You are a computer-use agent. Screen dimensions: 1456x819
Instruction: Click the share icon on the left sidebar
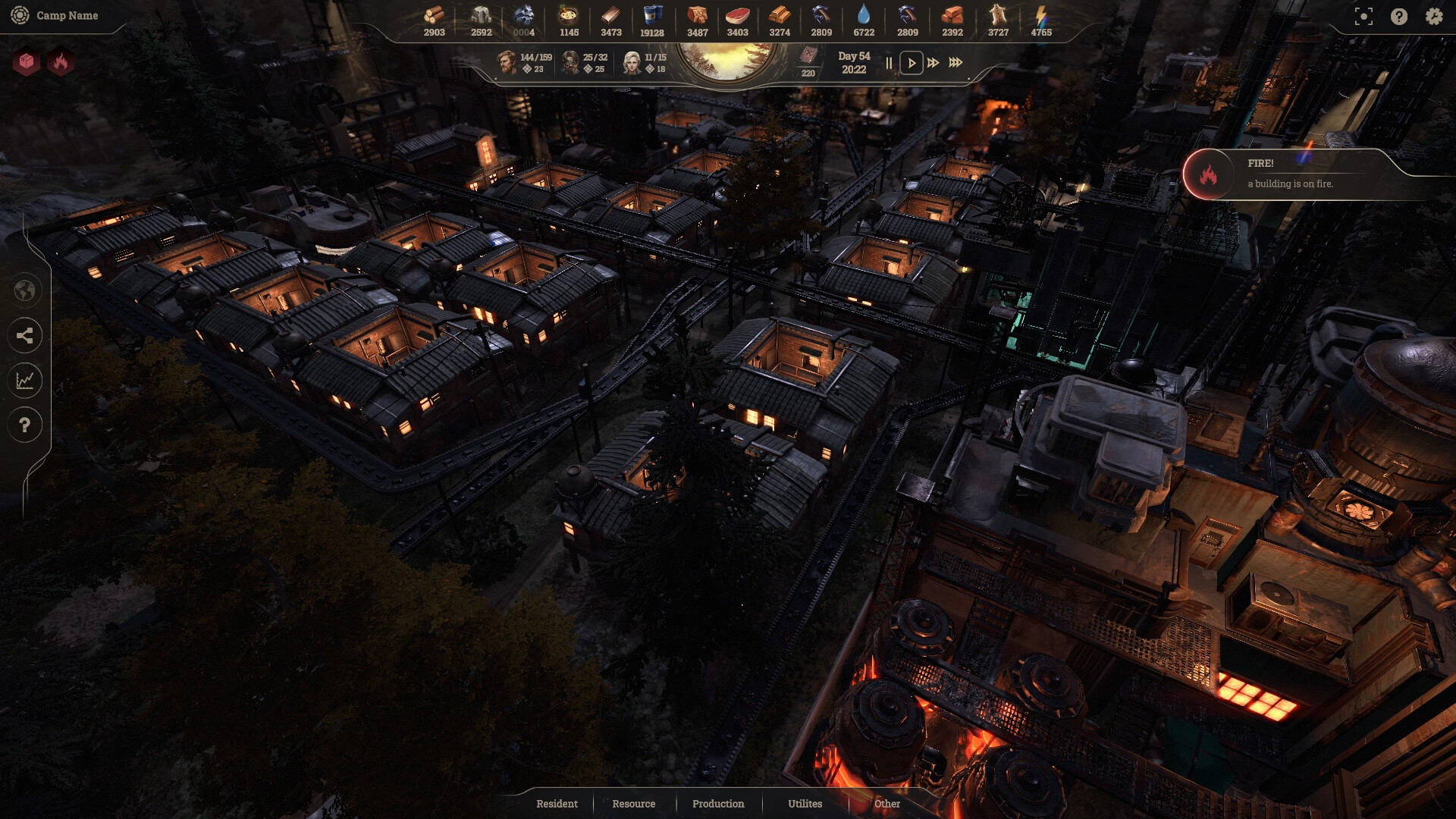(25, 336)
